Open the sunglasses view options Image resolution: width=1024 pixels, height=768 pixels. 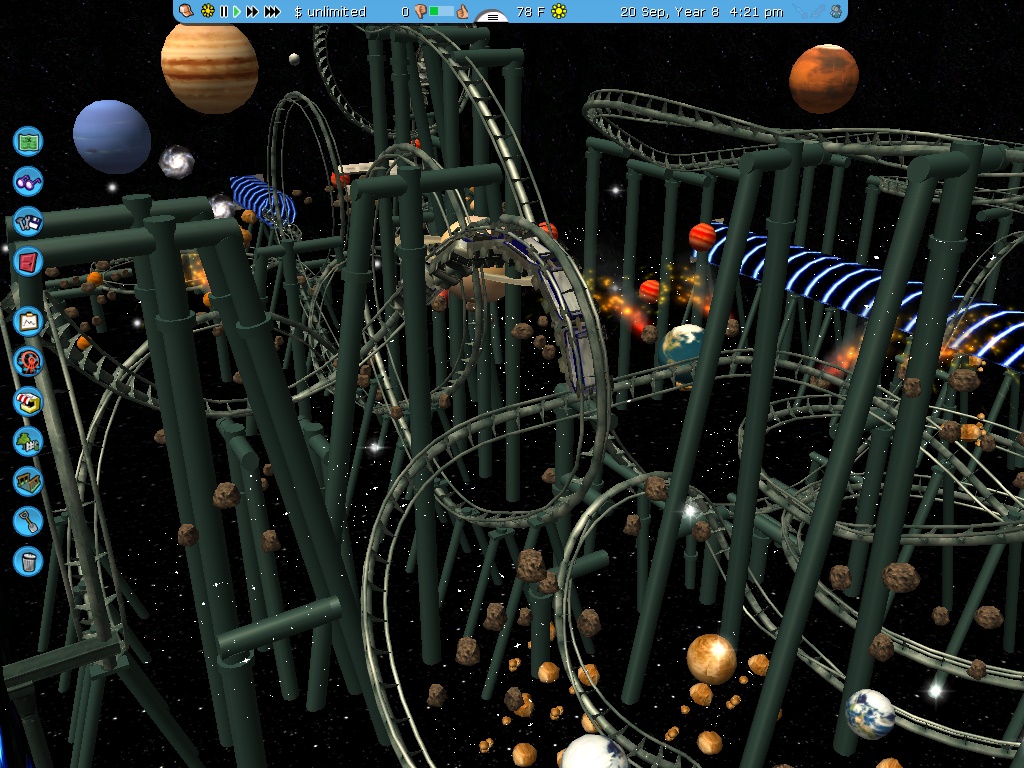click(29, 181)
